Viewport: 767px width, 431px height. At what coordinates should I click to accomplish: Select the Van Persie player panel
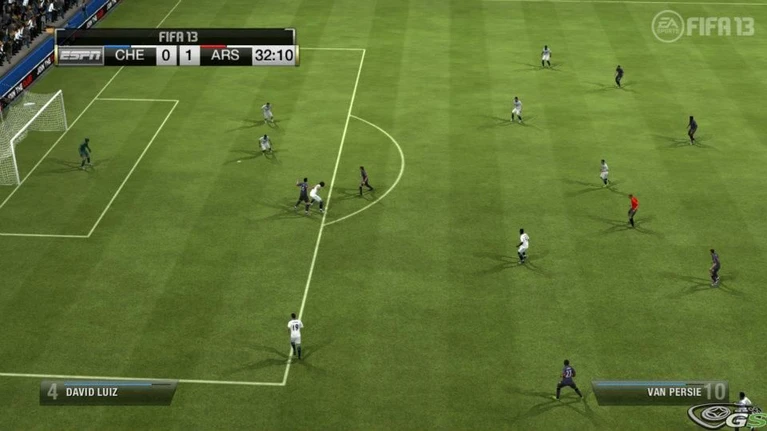coord(660,392)
